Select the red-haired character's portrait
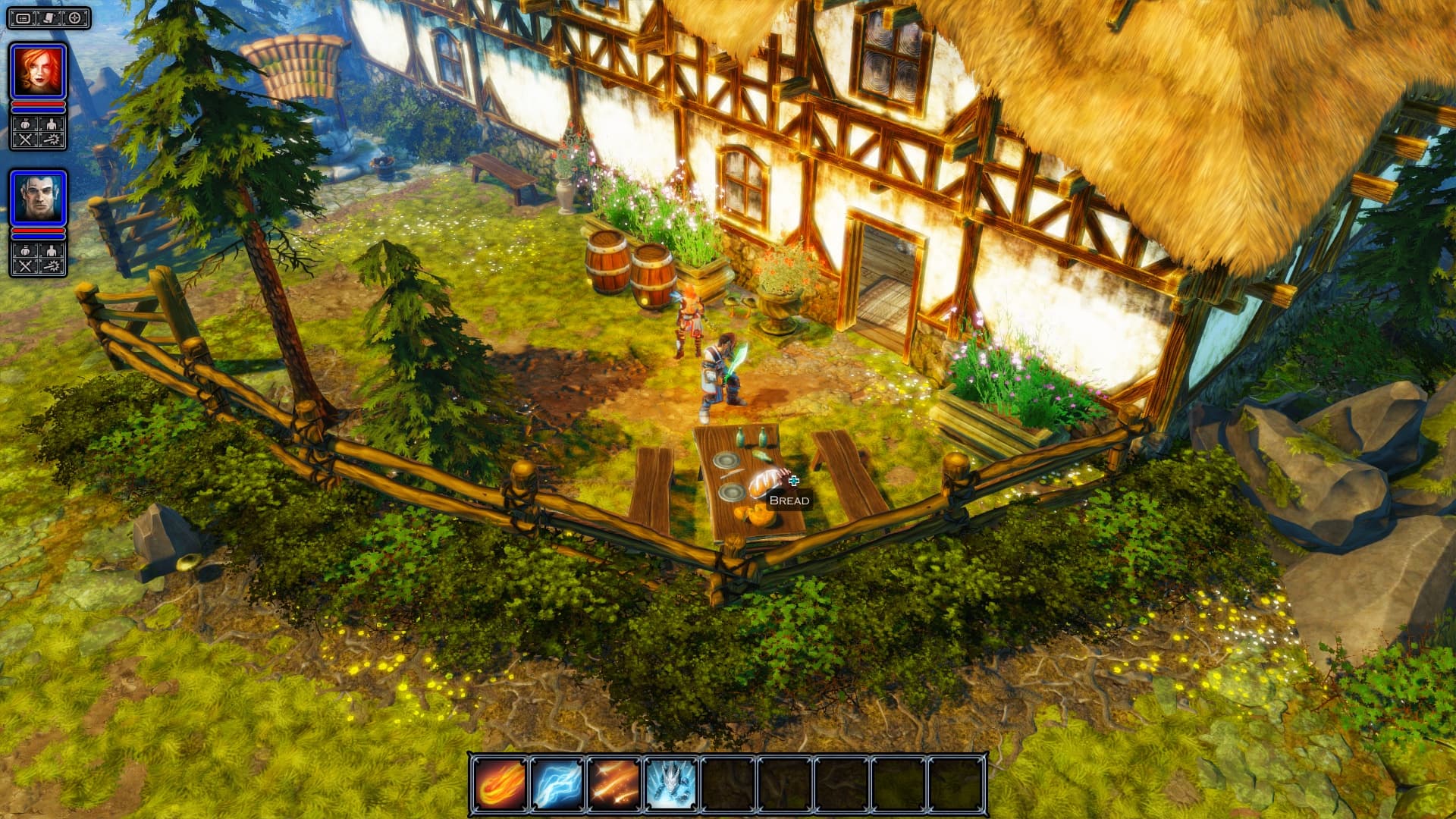Image resolution: width=1456 pixels, height=819 pixels. click(38, 69)
